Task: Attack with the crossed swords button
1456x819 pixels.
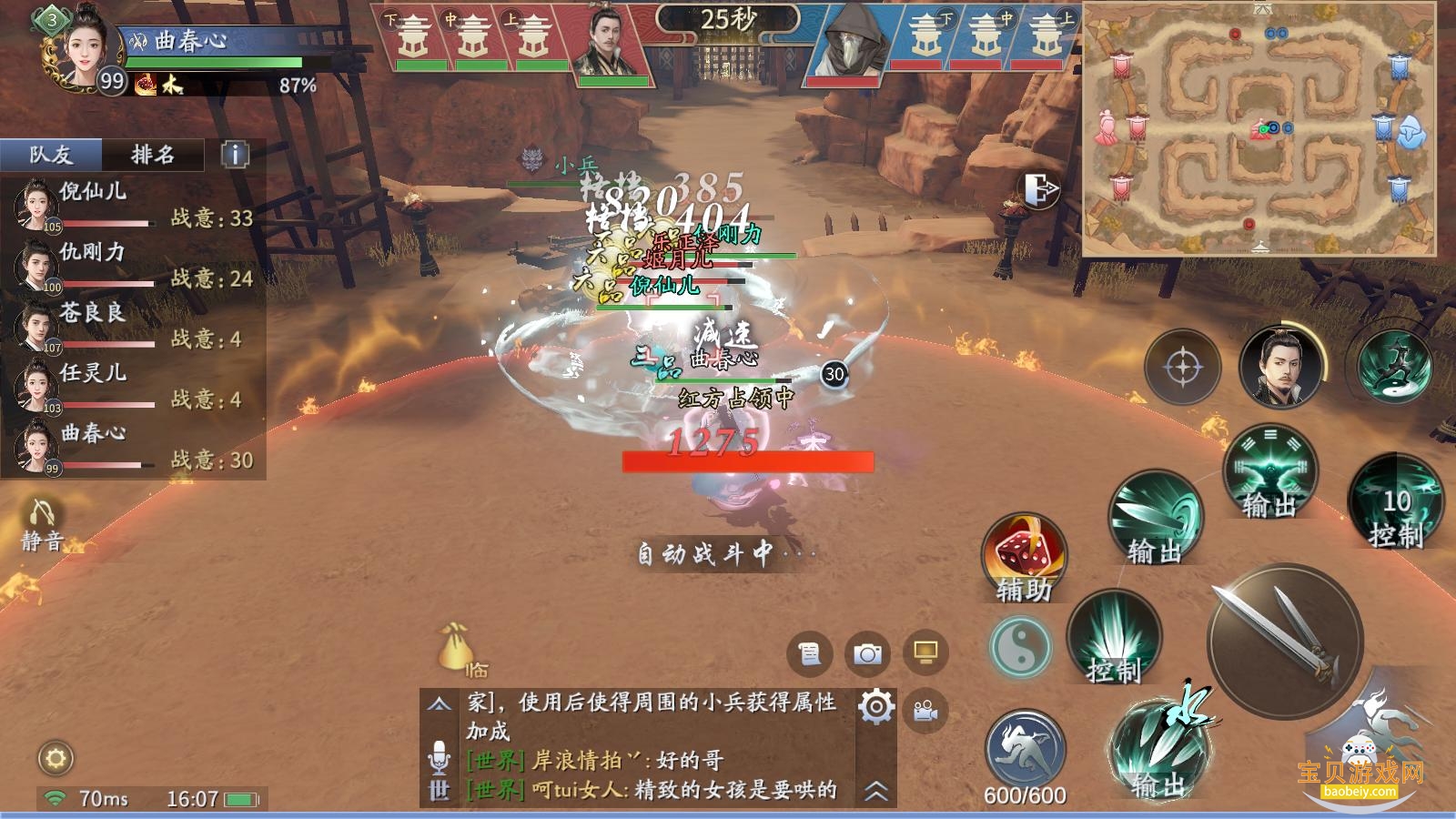Action: 1283,640
